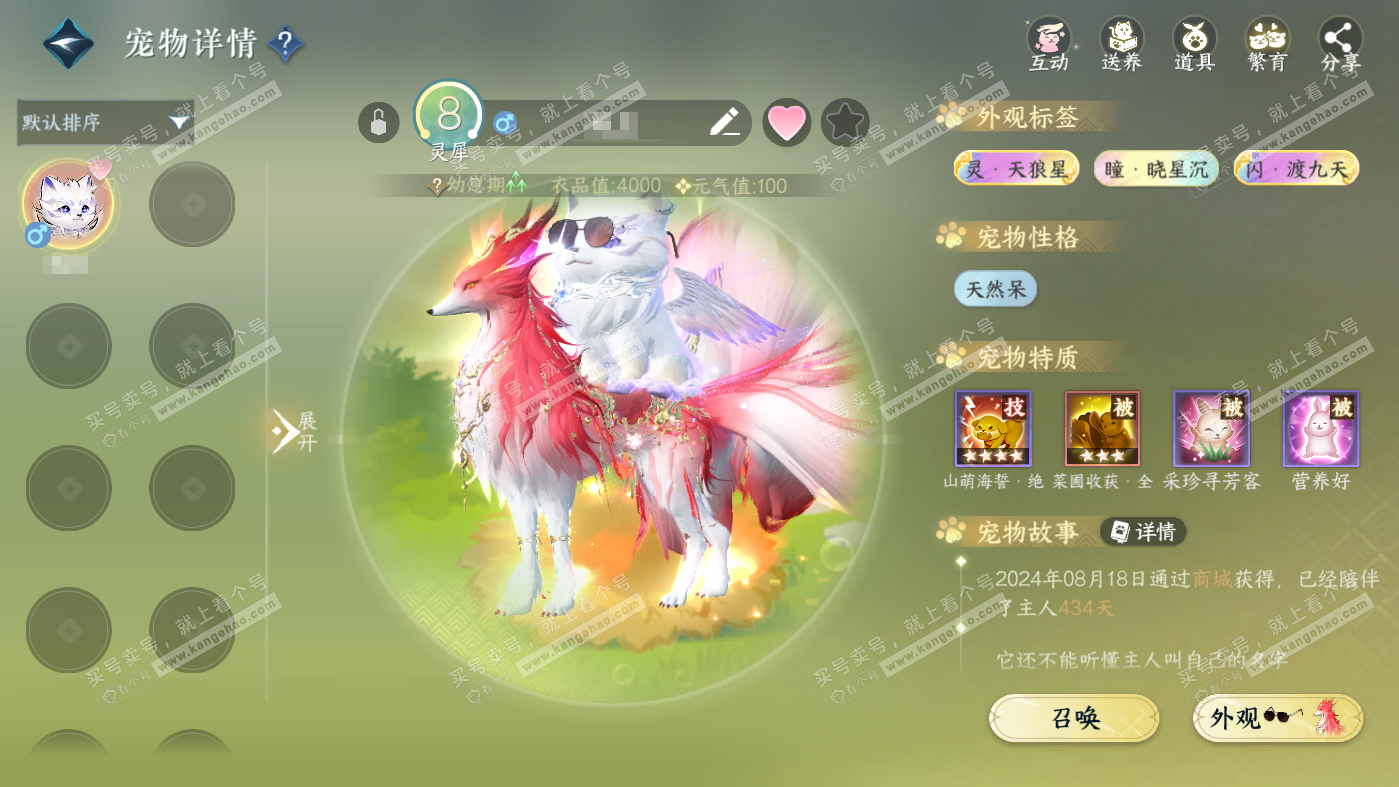Tap the pink heart favorite button
Screen dimensions: 1399x787
coord(787,123)
